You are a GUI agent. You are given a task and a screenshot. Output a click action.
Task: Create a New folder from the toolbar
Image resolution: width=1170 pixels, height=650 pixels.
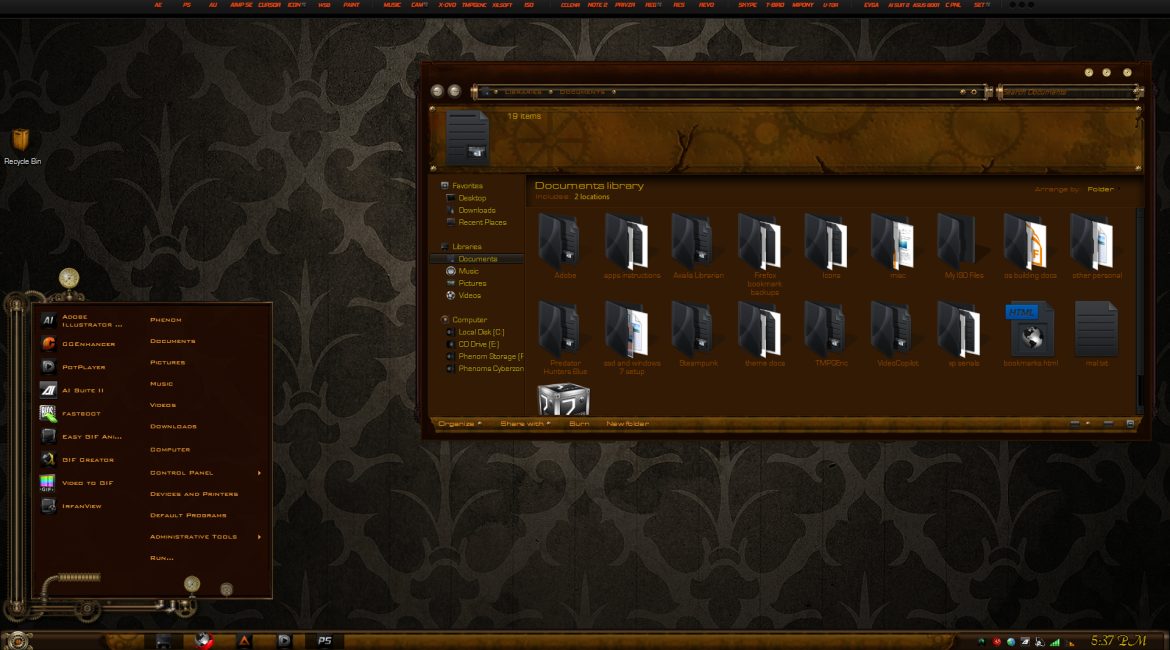click(627, 424)
